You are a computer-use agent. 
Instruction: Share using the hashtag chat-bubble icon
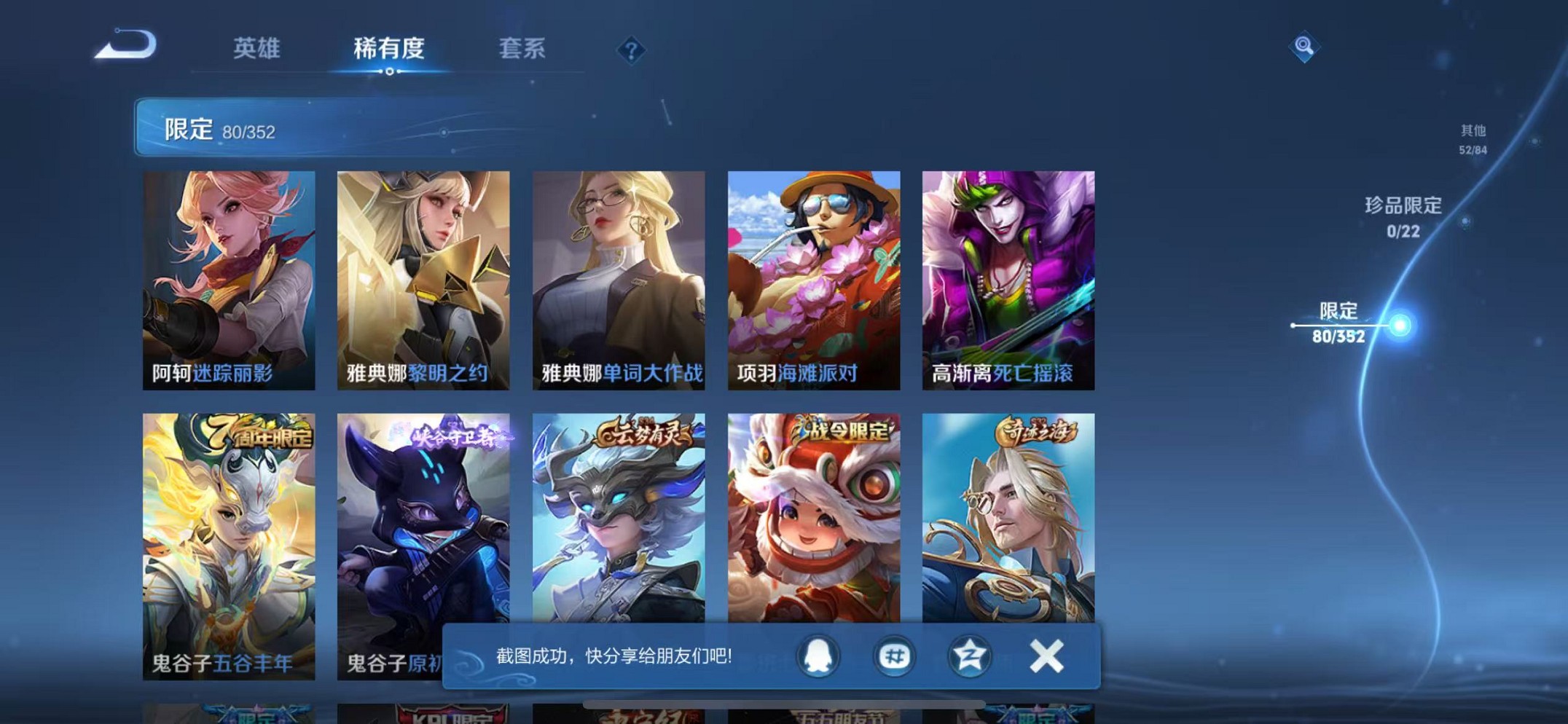tap(893, 656)
